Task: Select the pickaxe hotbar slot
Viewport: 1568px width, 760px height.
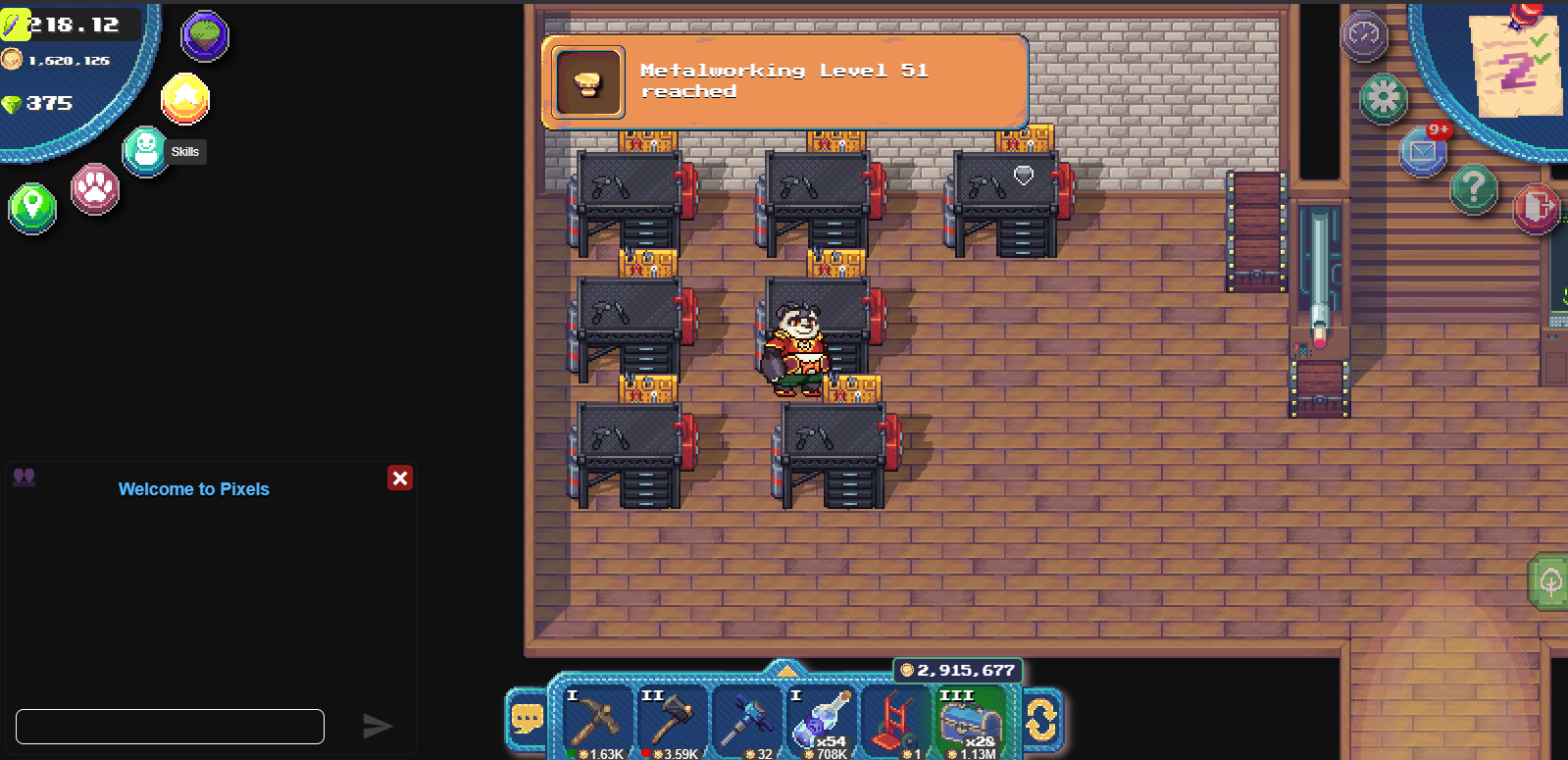Action: (597, 723)
